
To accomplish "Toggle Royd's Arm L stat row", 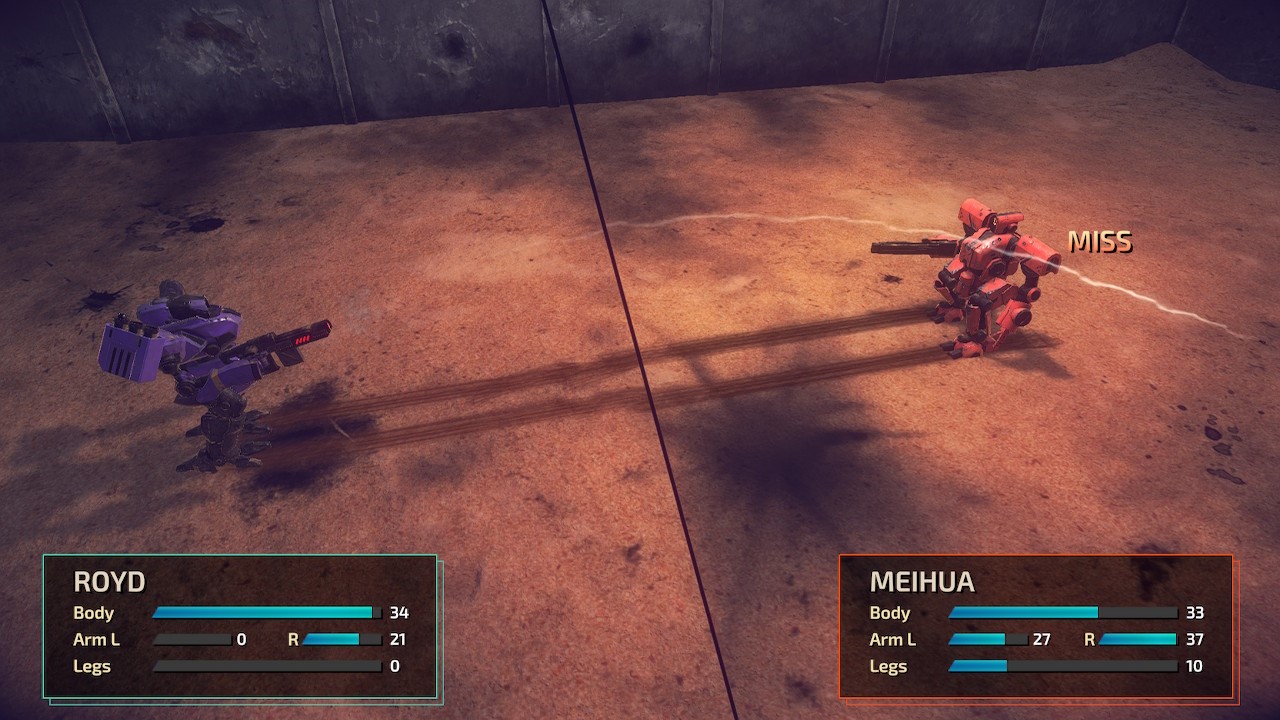I will pyautogui.click(x=95, y=639).
